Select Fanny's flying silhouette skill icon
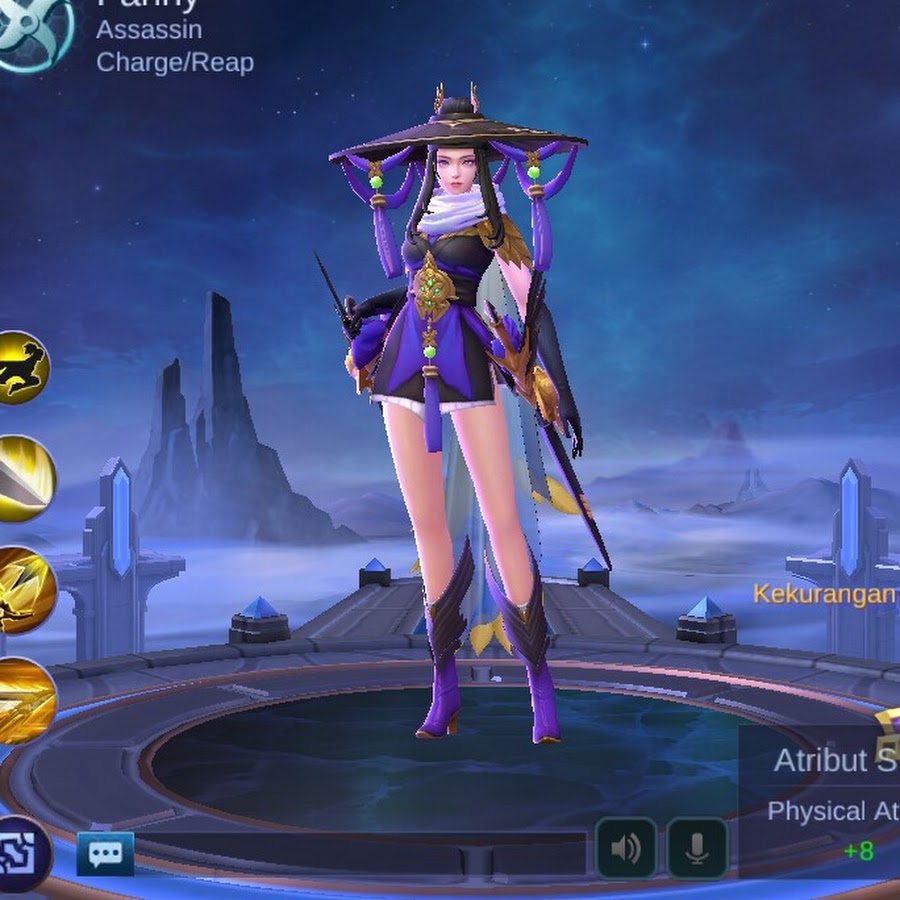Screen dimensions: 900x900 tap(20, 367)
